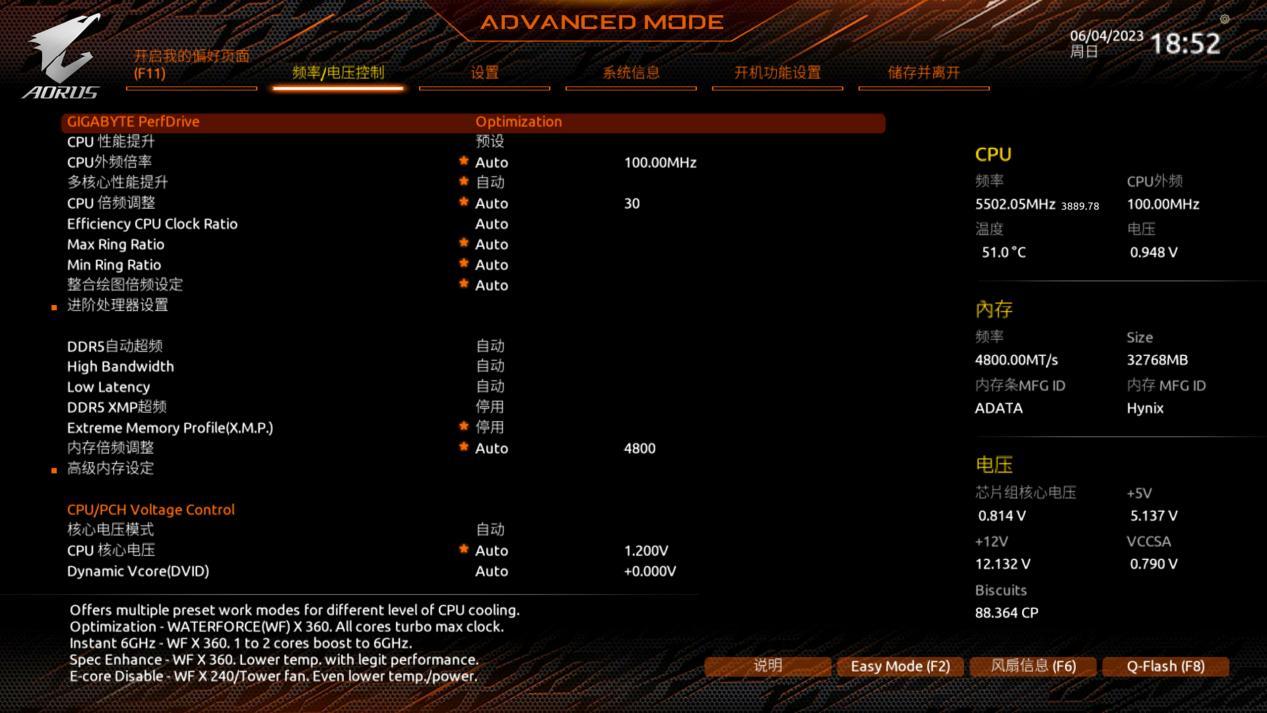Open the 高级内存设定 submenu
This screenshot has height=713, width=1267.
pos(111,468)
